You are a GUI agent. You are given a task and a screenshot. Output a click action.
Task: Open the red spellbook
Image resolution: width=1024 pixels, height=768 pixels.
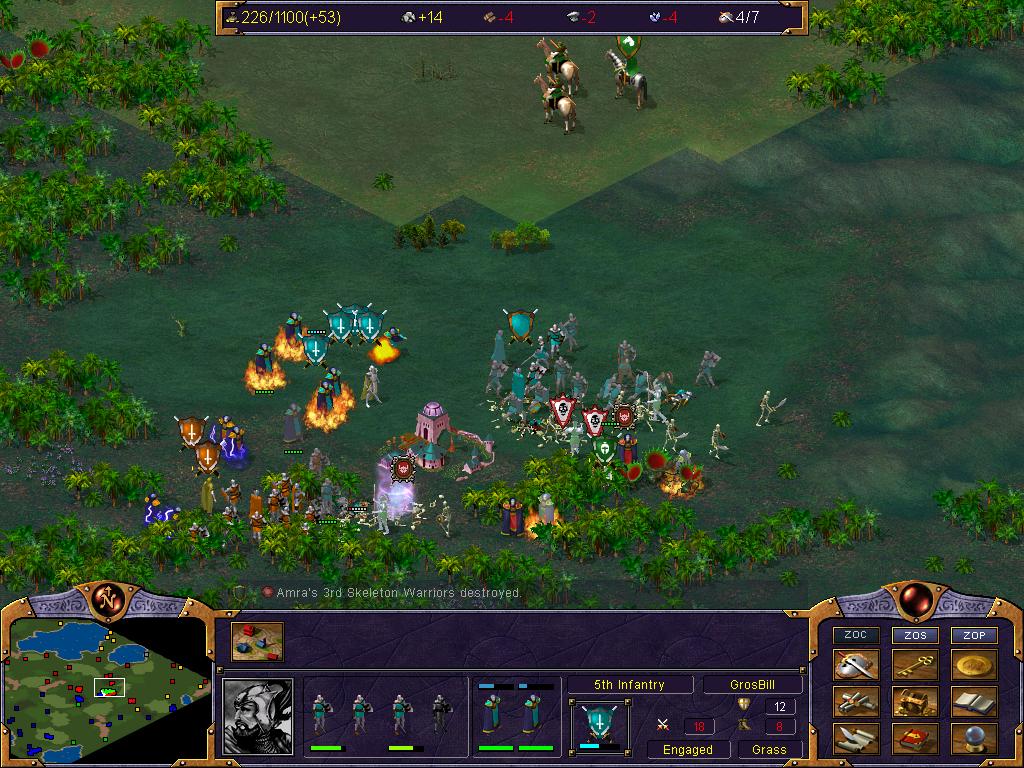pos(915,739)
